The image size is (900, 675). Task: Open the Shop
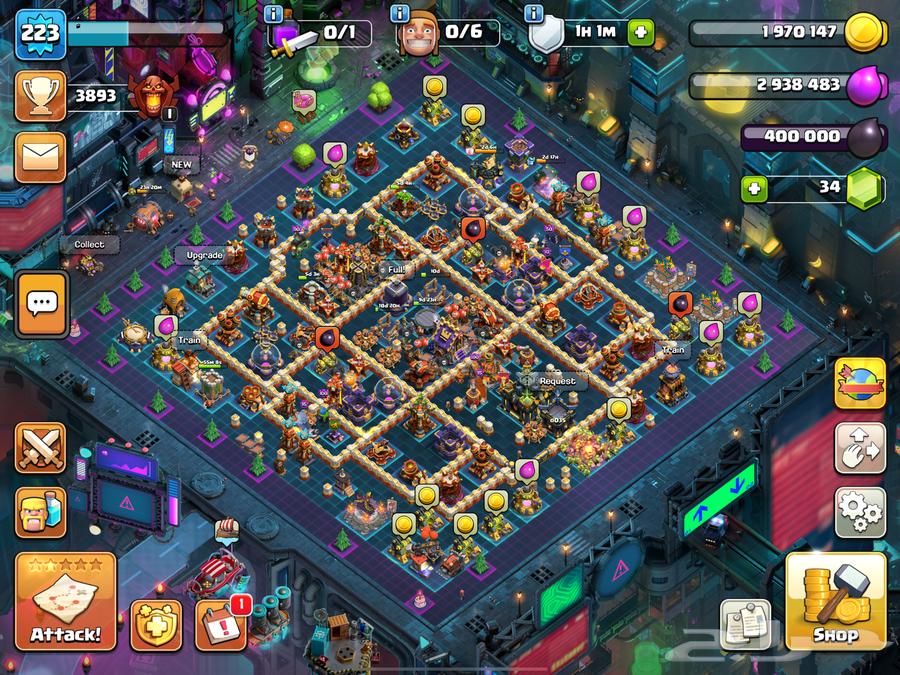point(835,601)
